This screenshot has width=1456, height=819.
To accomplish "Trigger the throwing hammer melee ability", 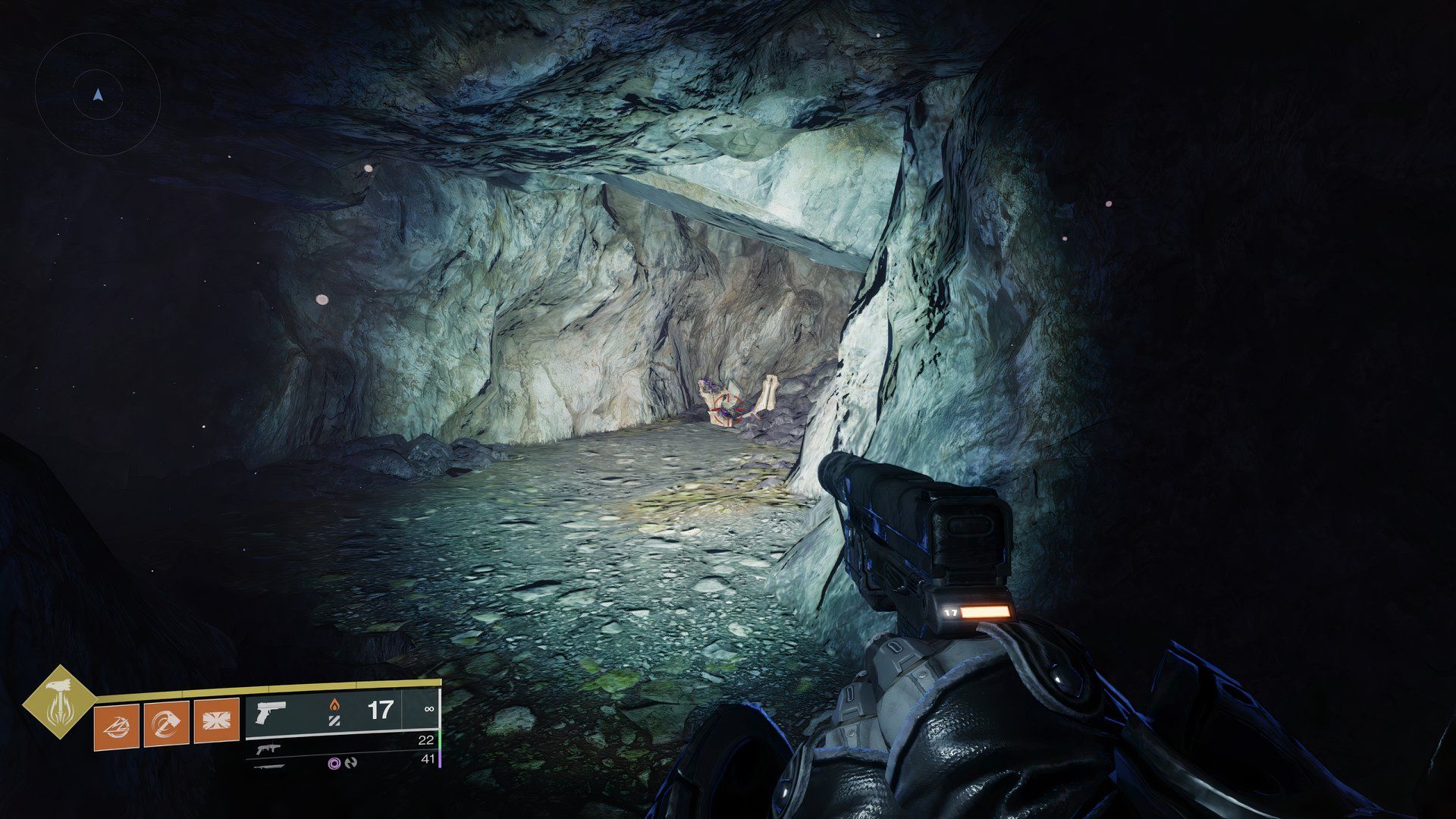I will click(x=167, y=724).
